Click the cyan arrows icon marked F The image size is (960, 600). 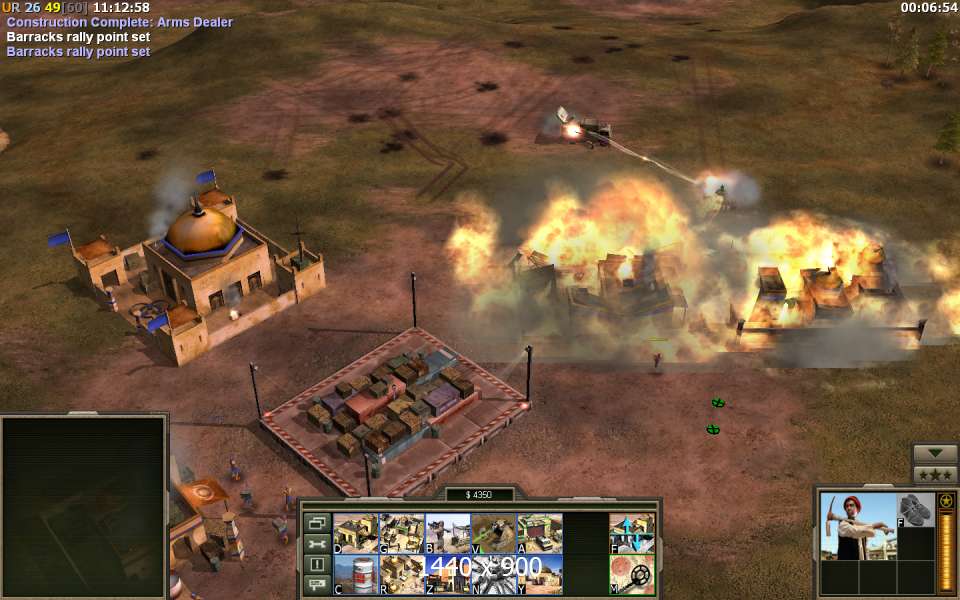tap(632, 534)
